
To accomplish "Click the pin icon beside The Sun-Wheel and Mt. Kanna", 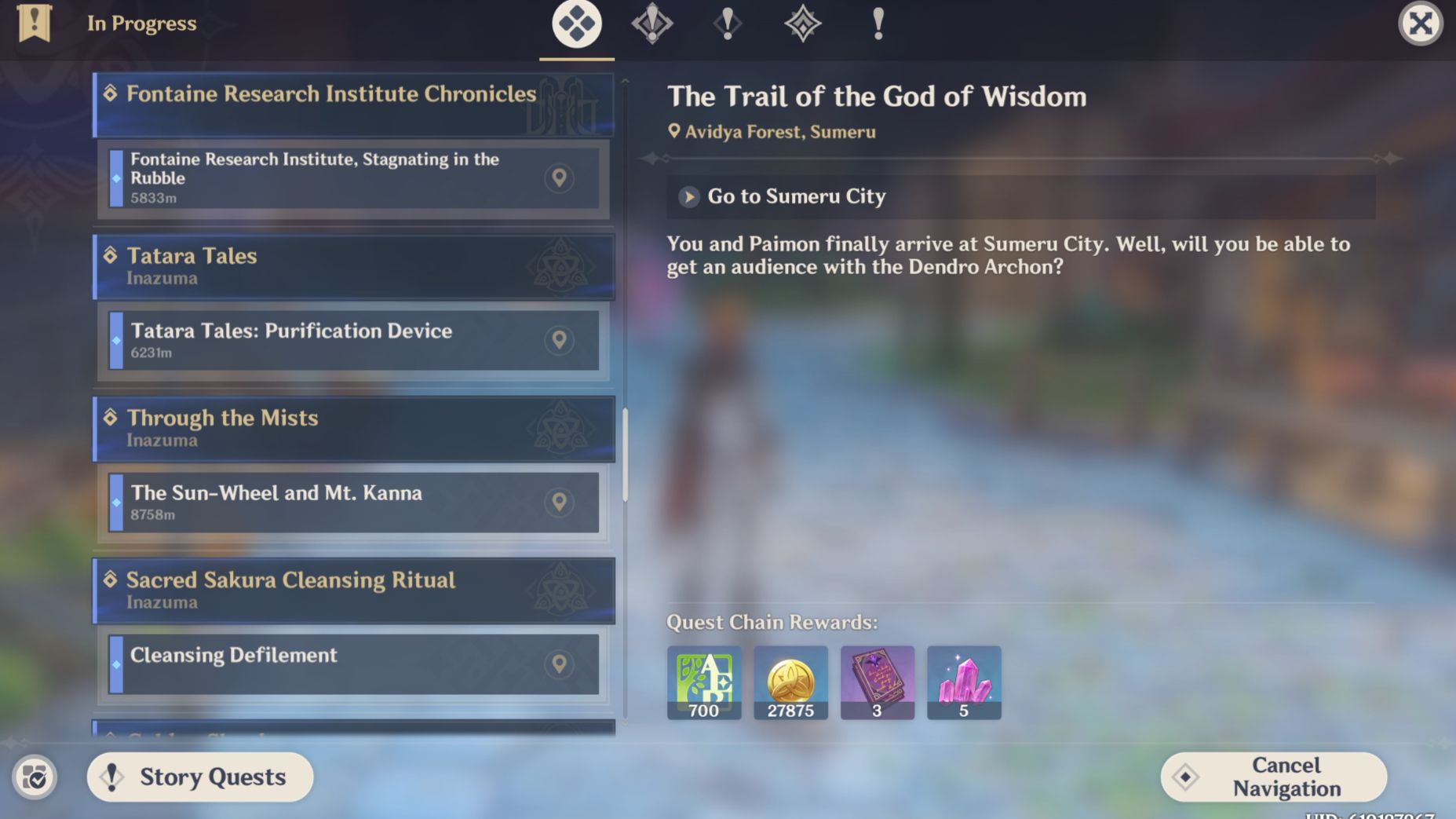I will (x=560, y=503).
